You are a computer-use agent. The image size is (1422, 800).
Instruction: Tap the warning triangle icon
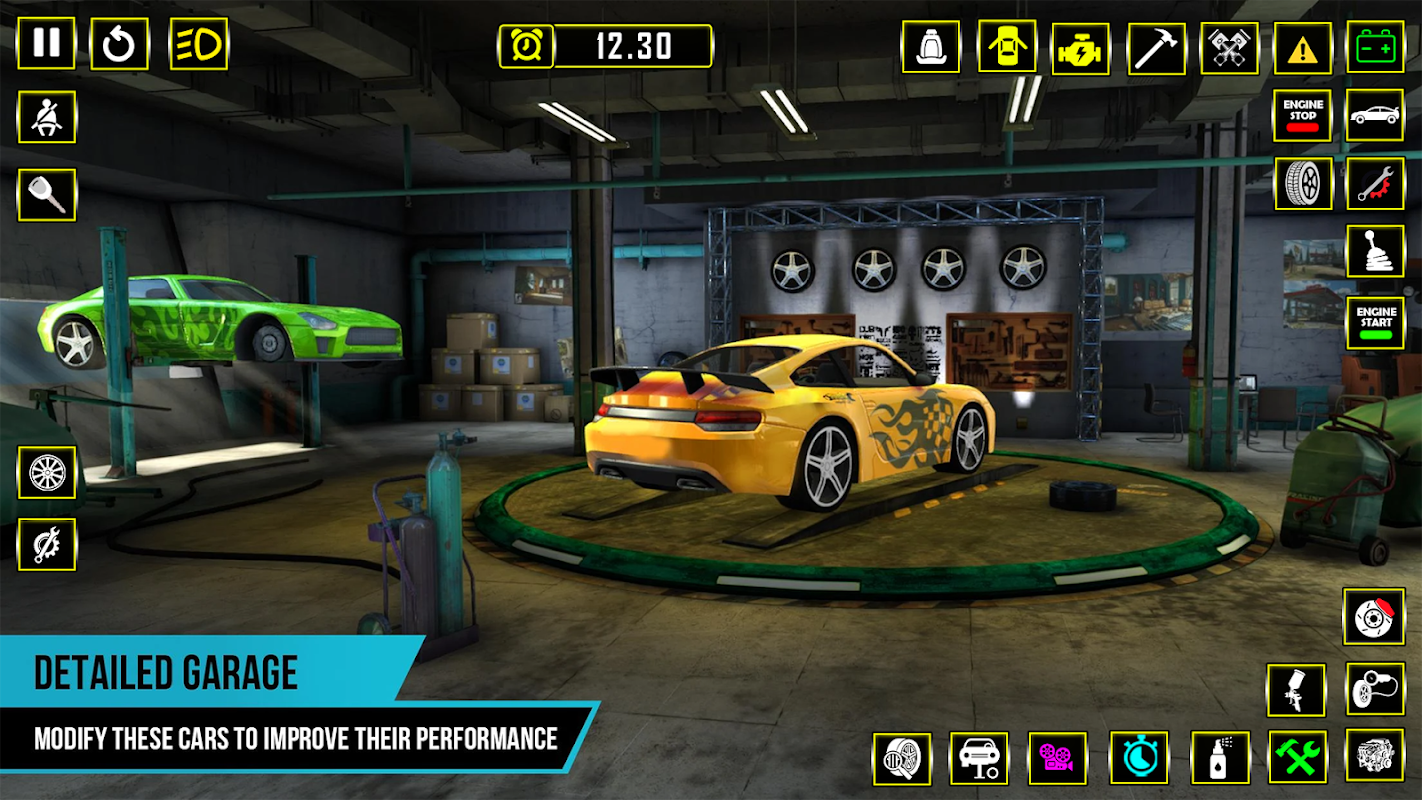1302,47
